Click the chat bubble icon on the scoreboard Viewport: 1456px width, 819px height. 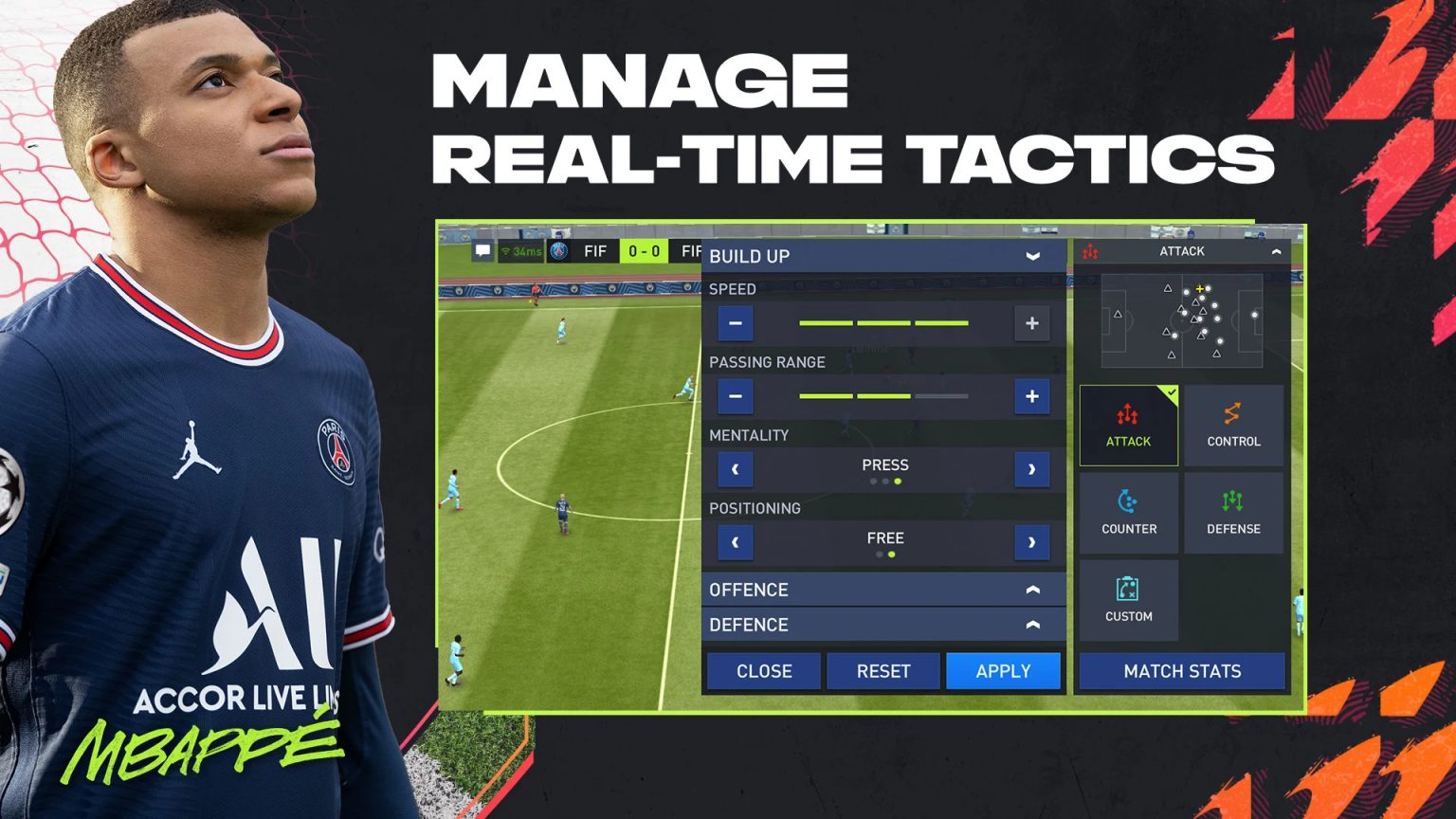pyautogui.click(x=482, y=250)
